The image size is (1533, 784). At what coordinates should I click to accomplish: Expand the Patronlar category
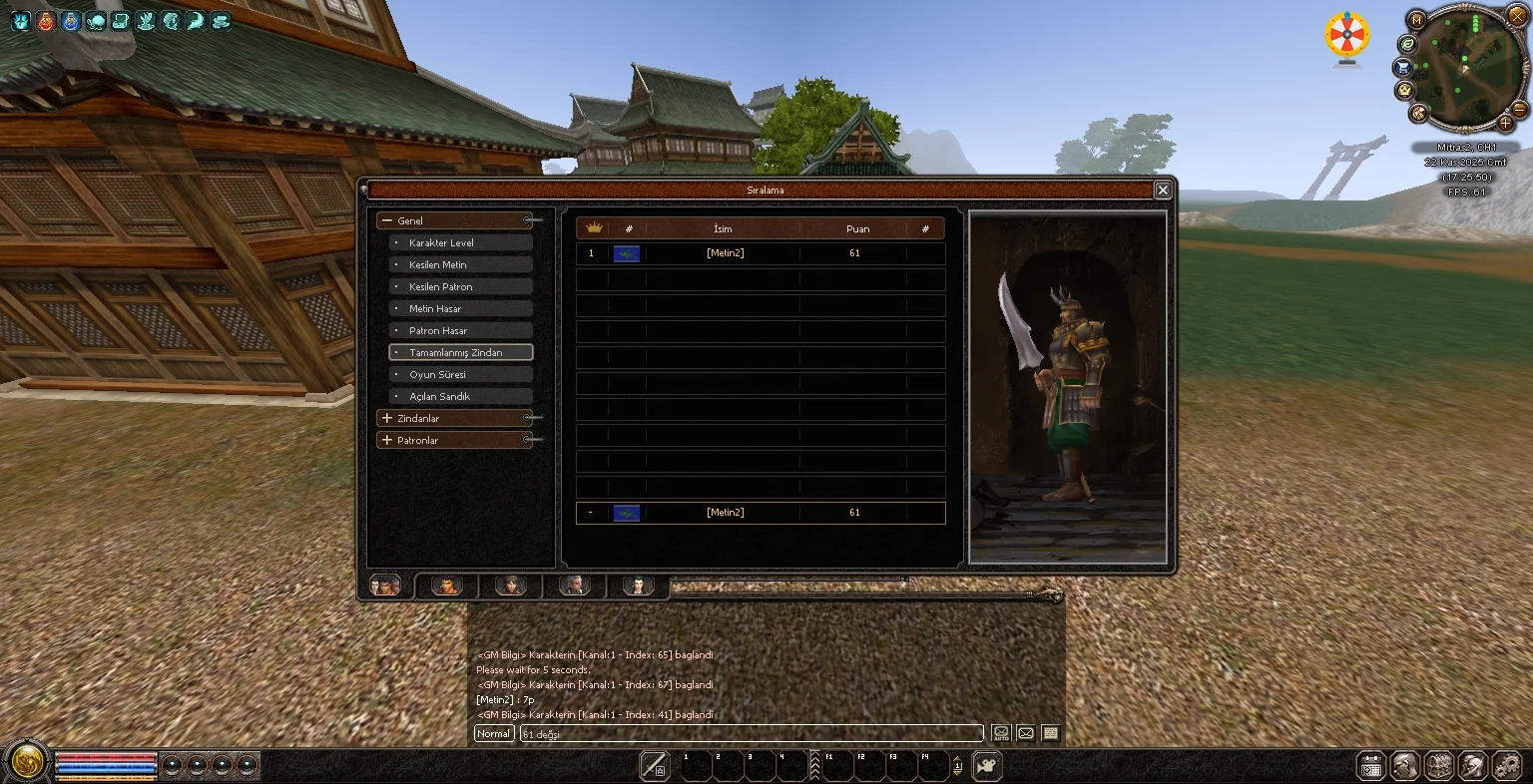pyautogui.click(x=454, y=440)
